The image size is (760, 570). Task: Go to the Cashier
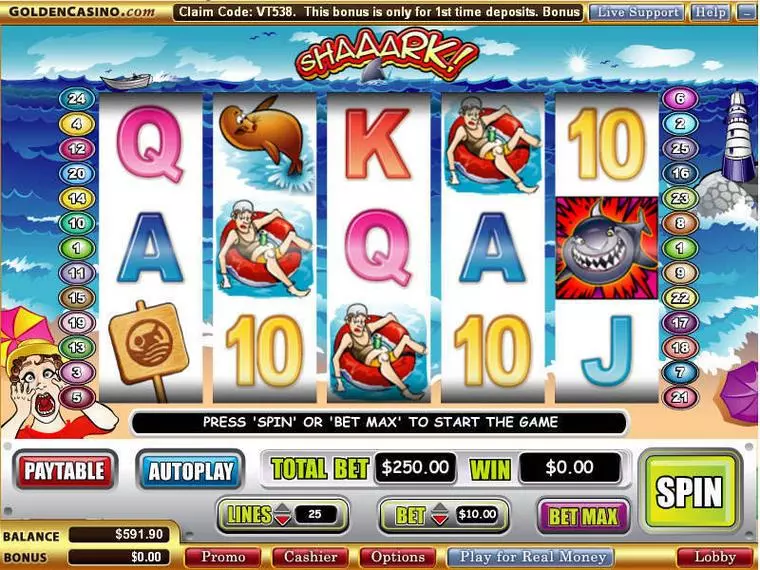(310, 557)
